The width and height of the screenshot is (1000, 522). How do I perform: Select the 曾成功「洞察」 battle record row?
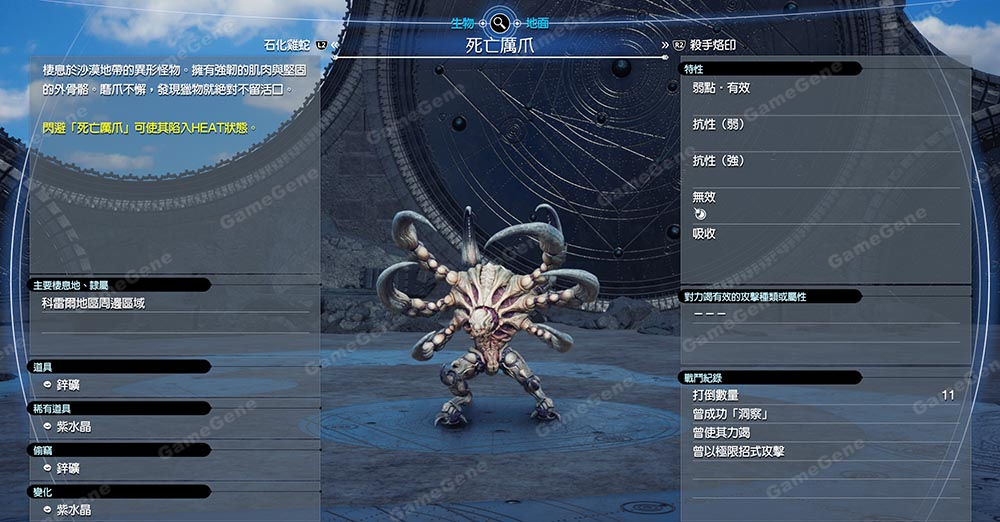730,414
